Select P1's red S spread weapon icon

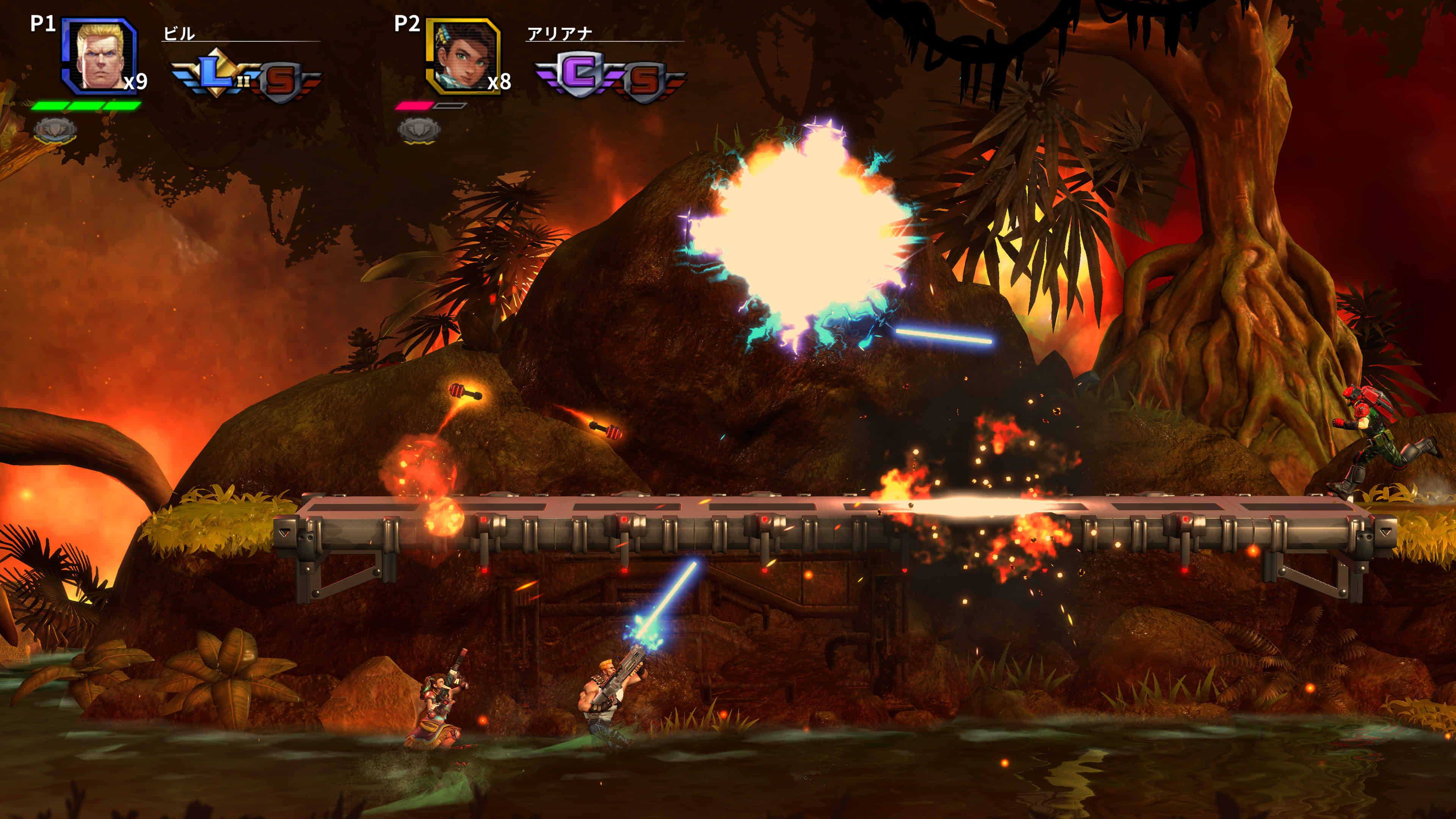point(281,82)
